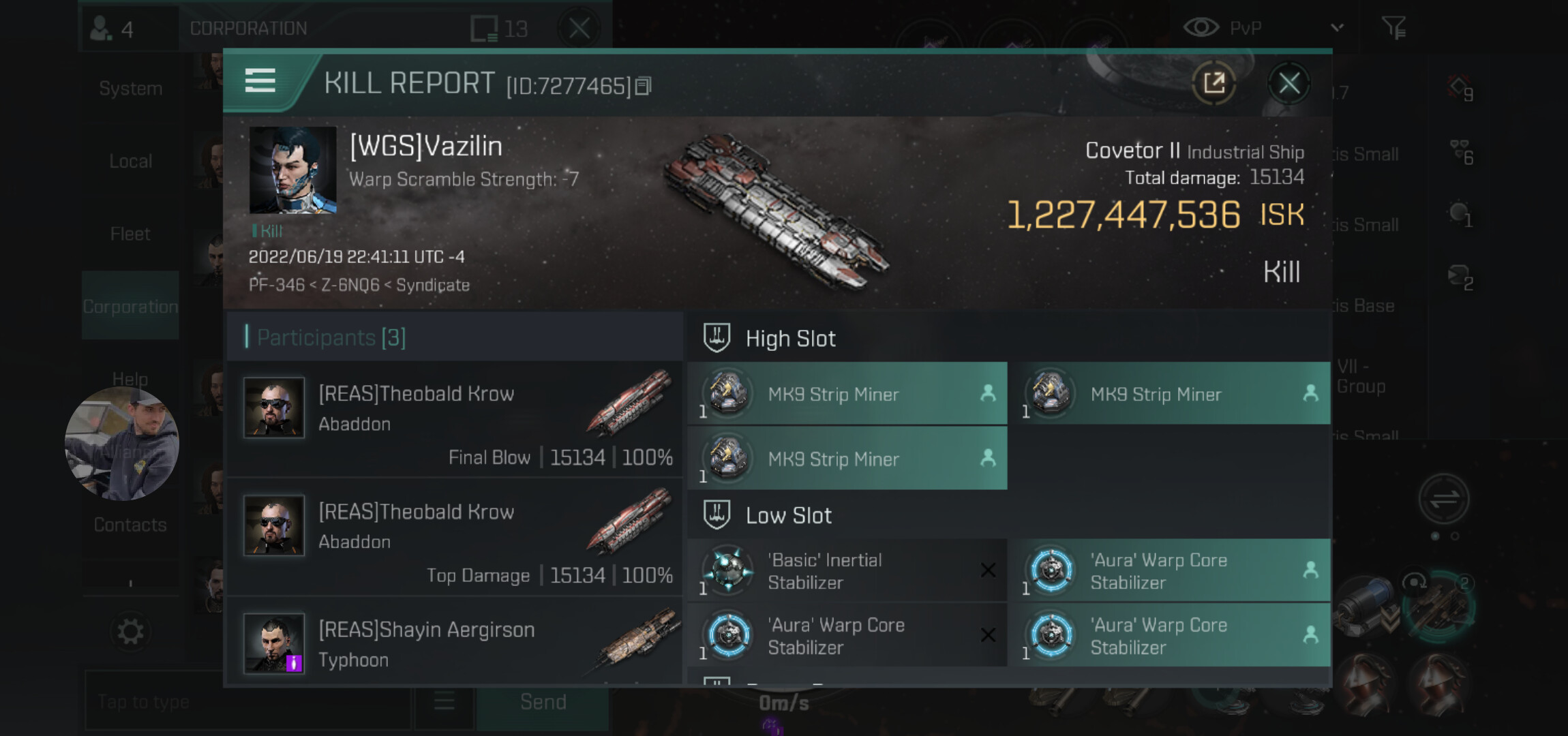Open the Contacts tab
1568x736 pixels.
(x=130, y=525)
